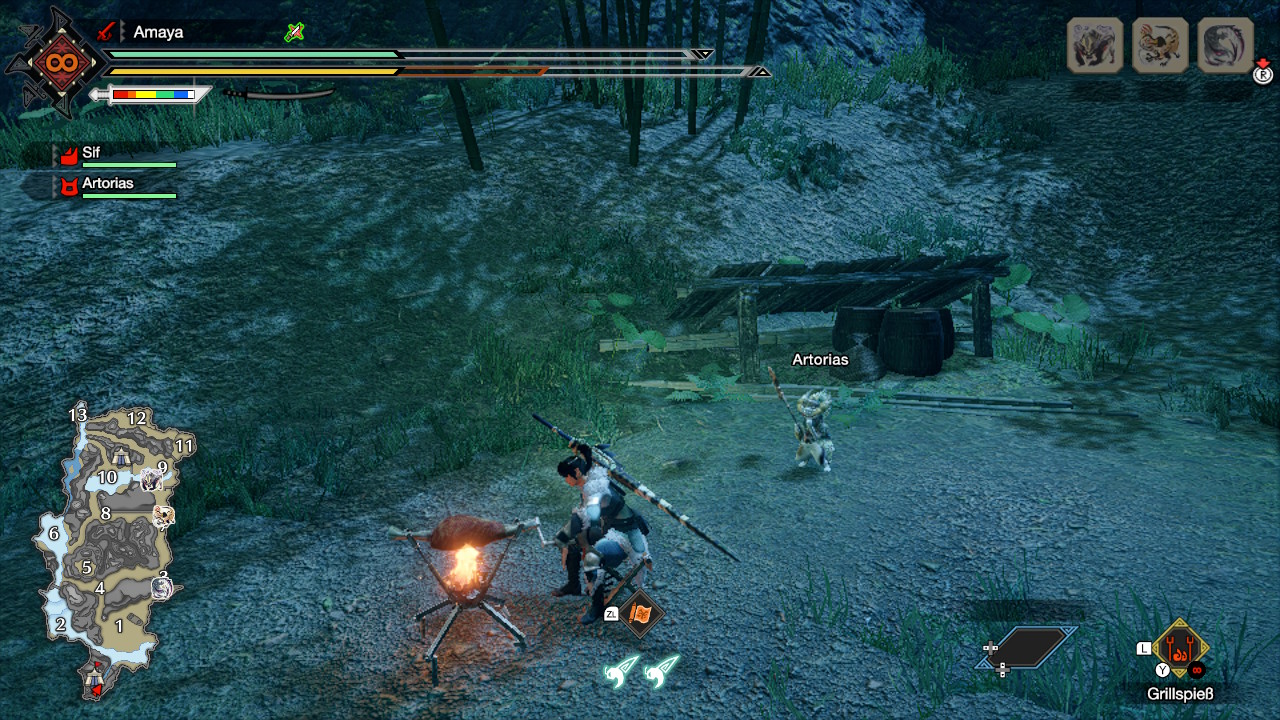Click the first monster icon in the target list

tap(1095, 45)
